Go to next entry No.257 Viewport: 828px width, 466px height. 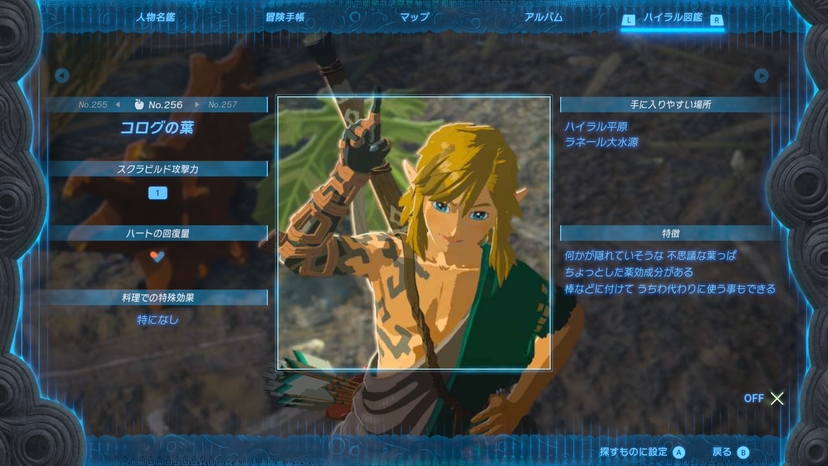coord(222,104)
